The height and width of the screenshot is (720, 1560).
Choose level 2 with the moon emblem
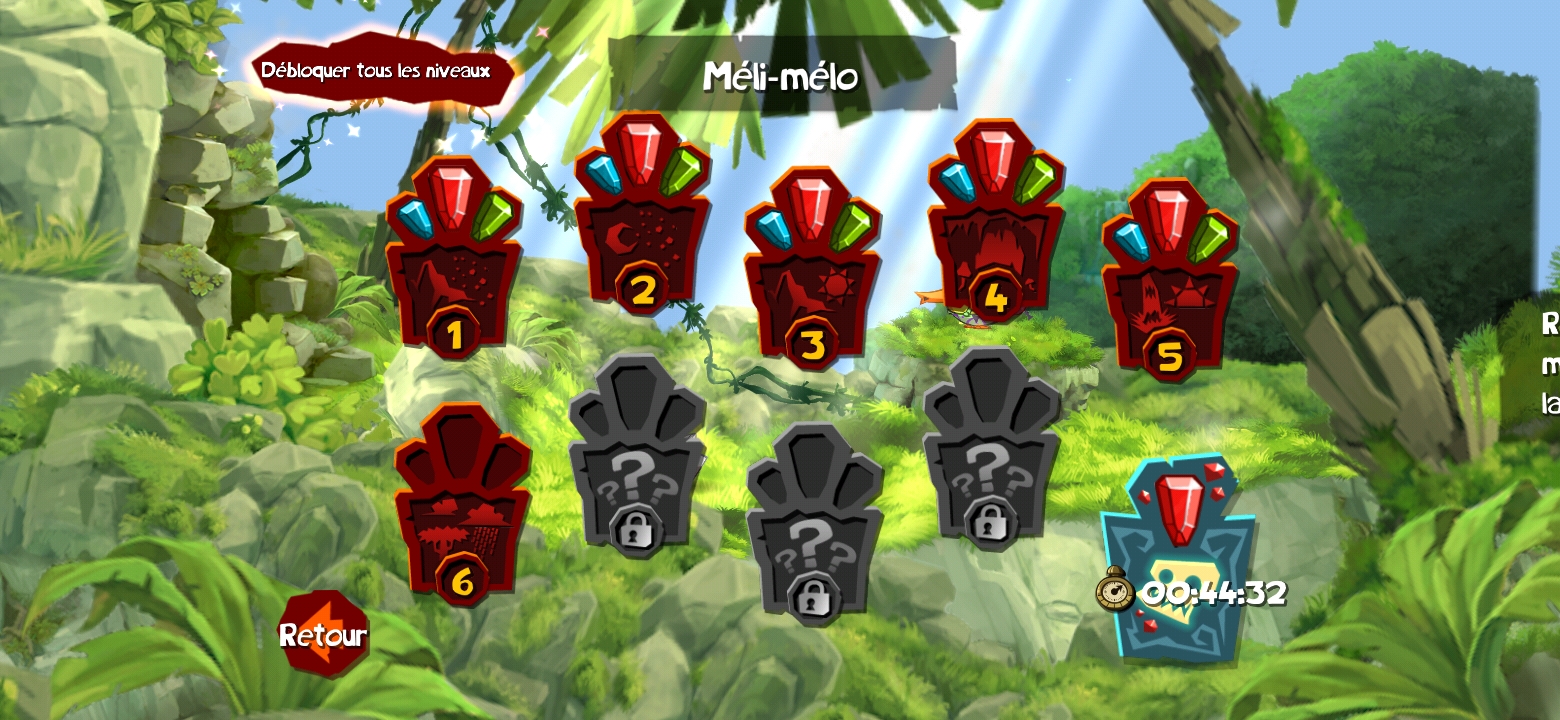[x=642, y=225]
